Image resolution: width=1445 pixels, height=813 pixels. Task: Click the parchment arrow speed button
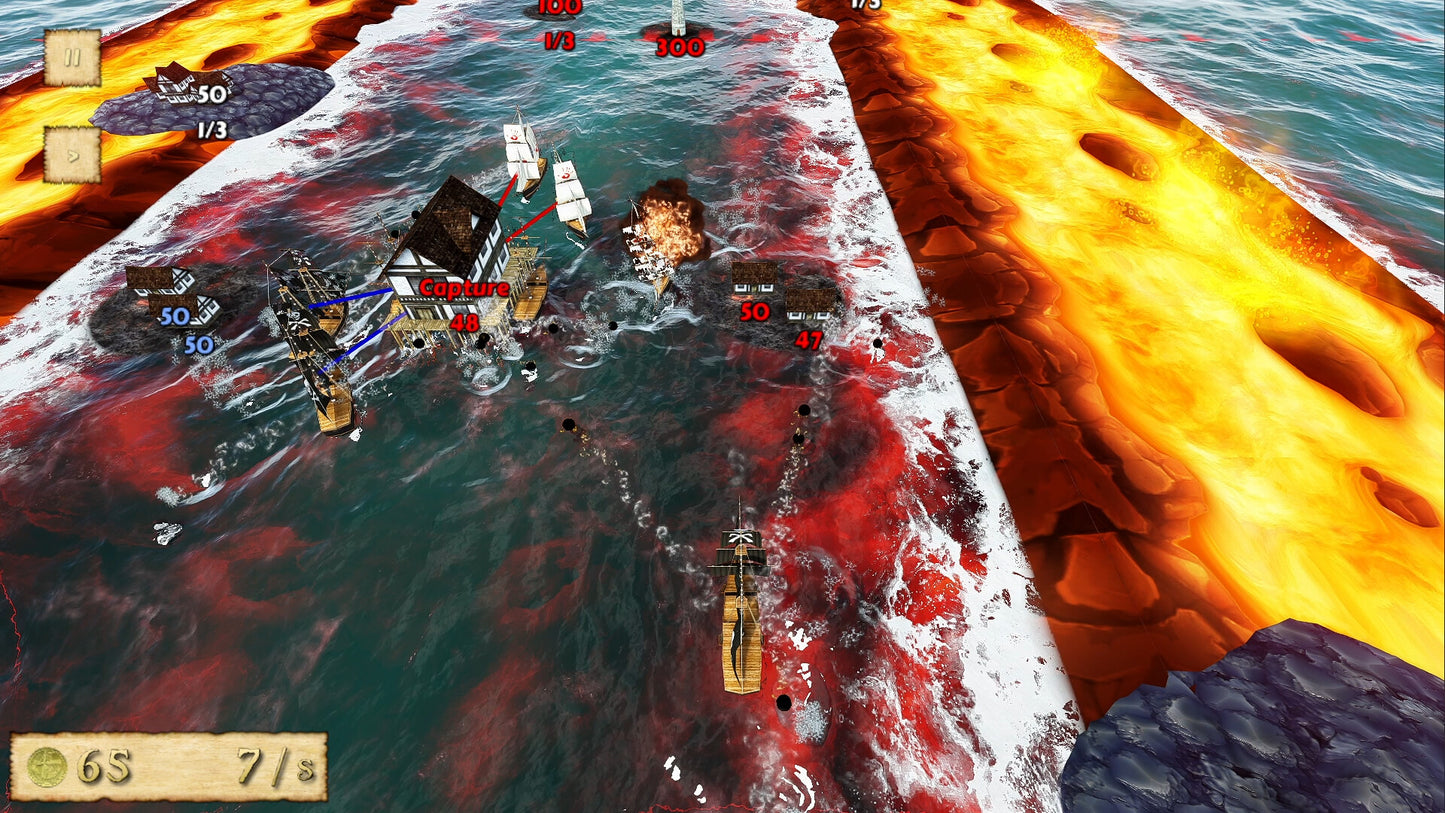coord(72,155)
